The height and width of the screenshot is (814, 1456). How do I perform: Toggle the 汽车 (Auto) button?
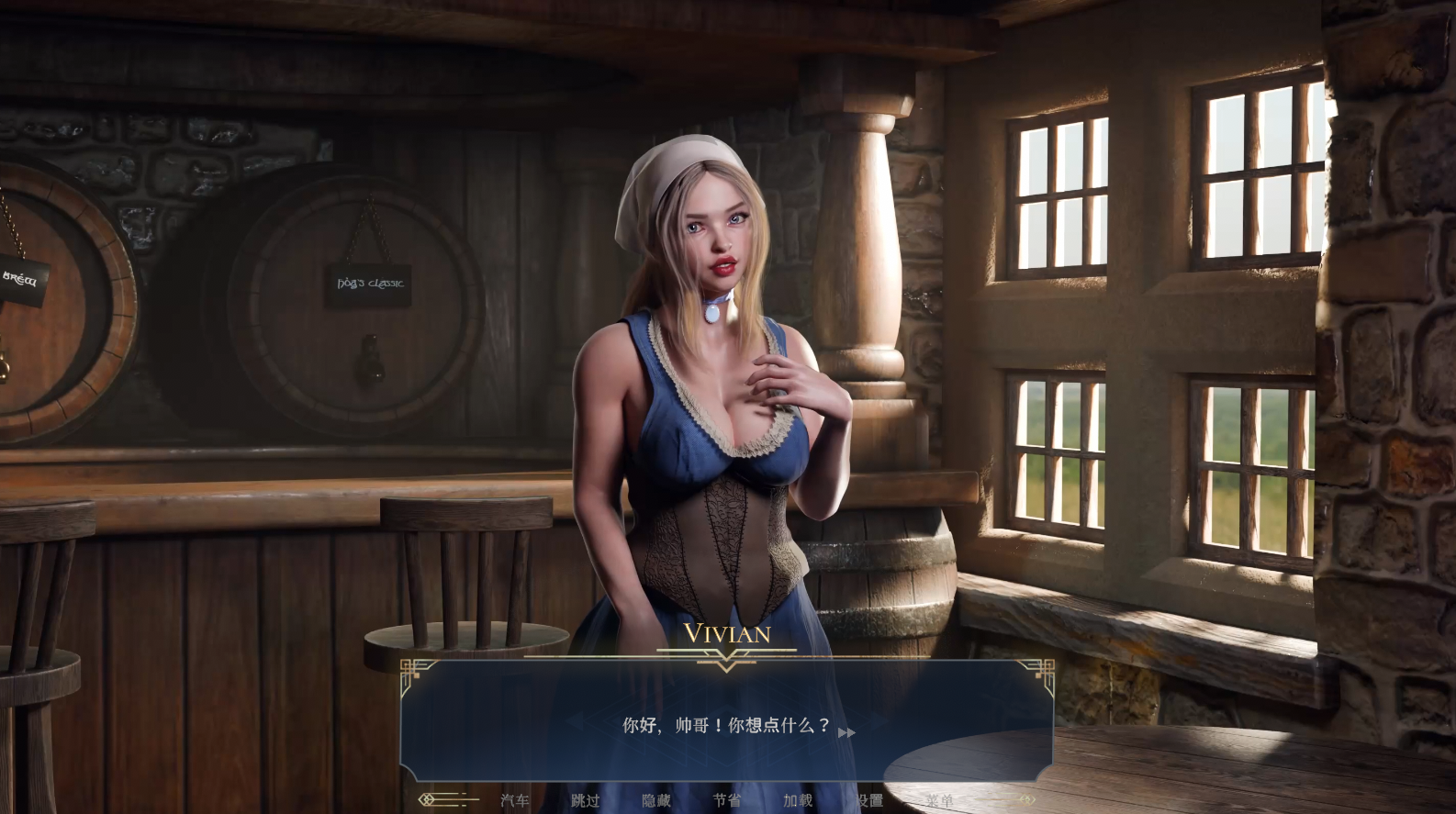pos(515,800)
